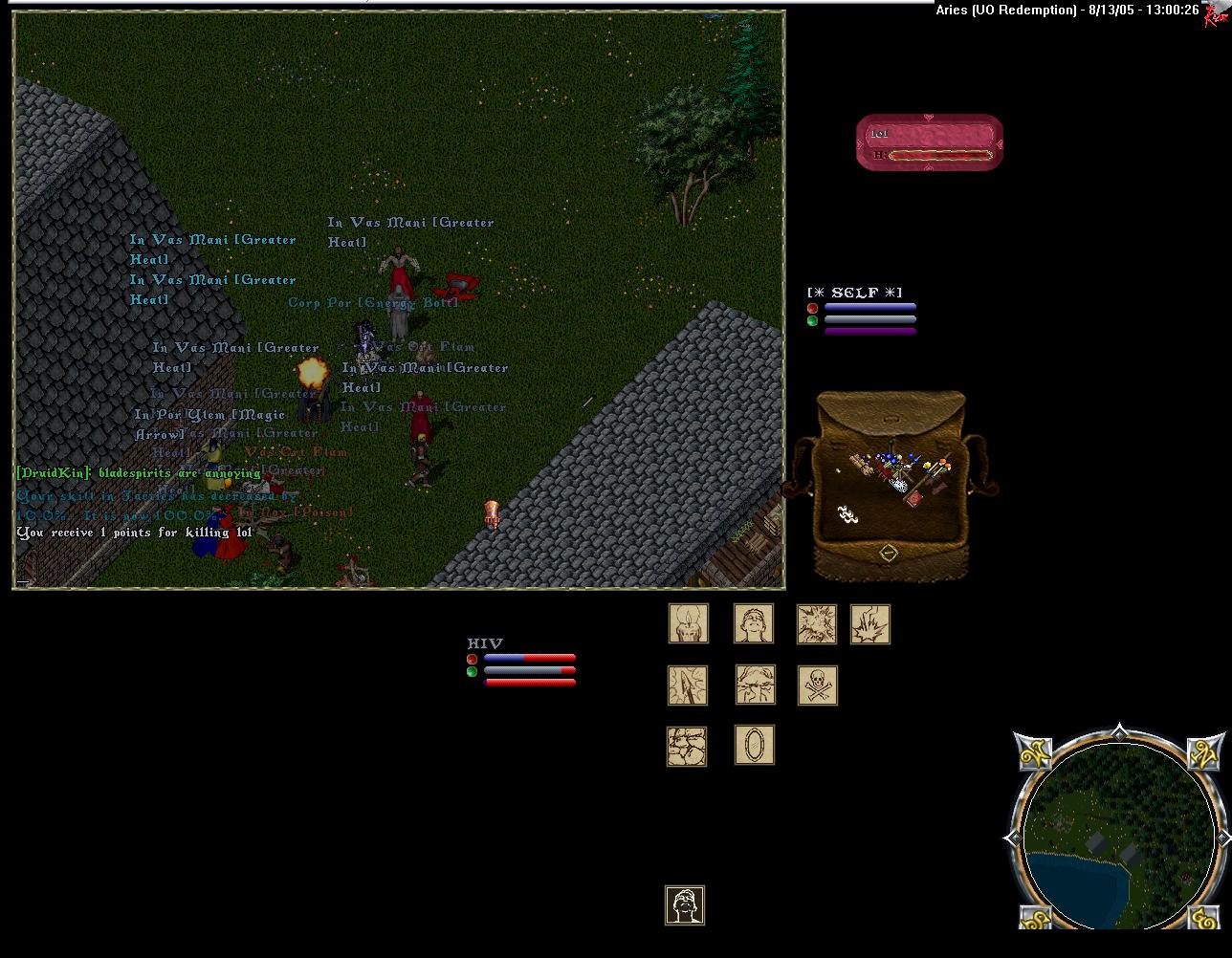Image resolution: width=1232 pixels, height=958 pixels.
Task: Select the Wall of Stone spell icon
Action: 687,746
